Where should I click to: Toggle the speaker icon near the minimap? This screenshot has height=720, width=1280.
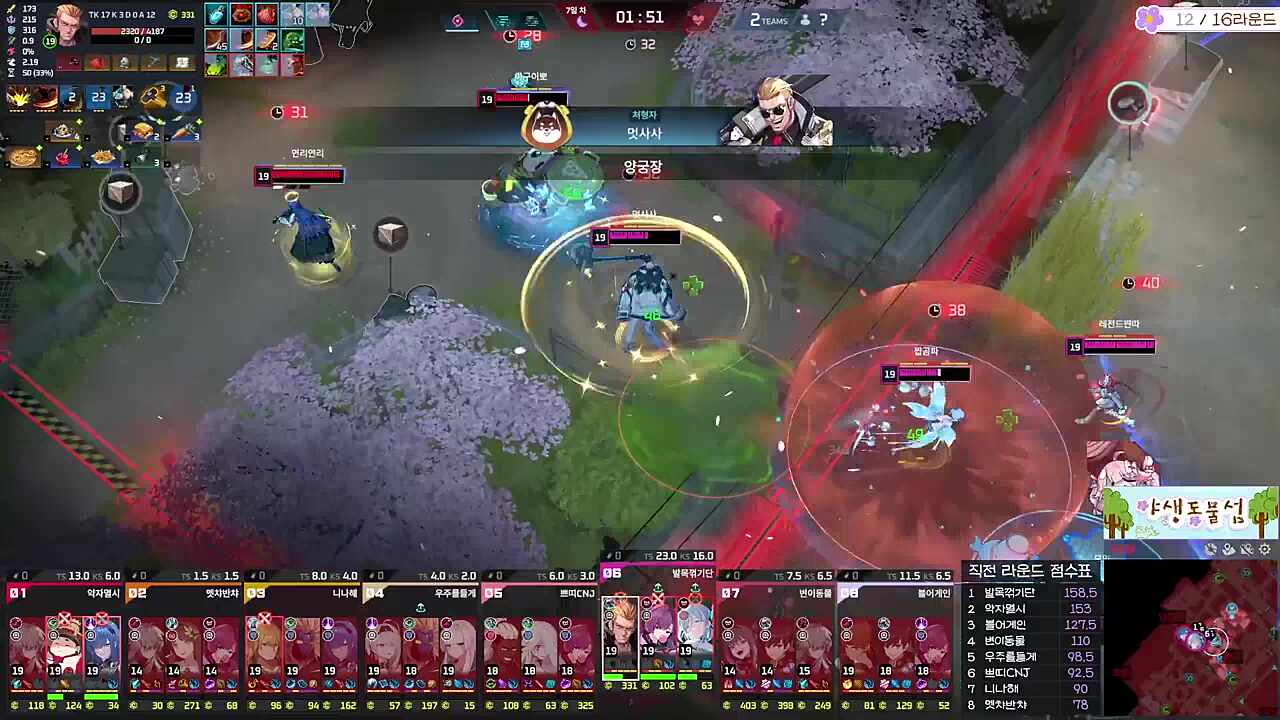pyautogui.click(x=1228, y=549)
